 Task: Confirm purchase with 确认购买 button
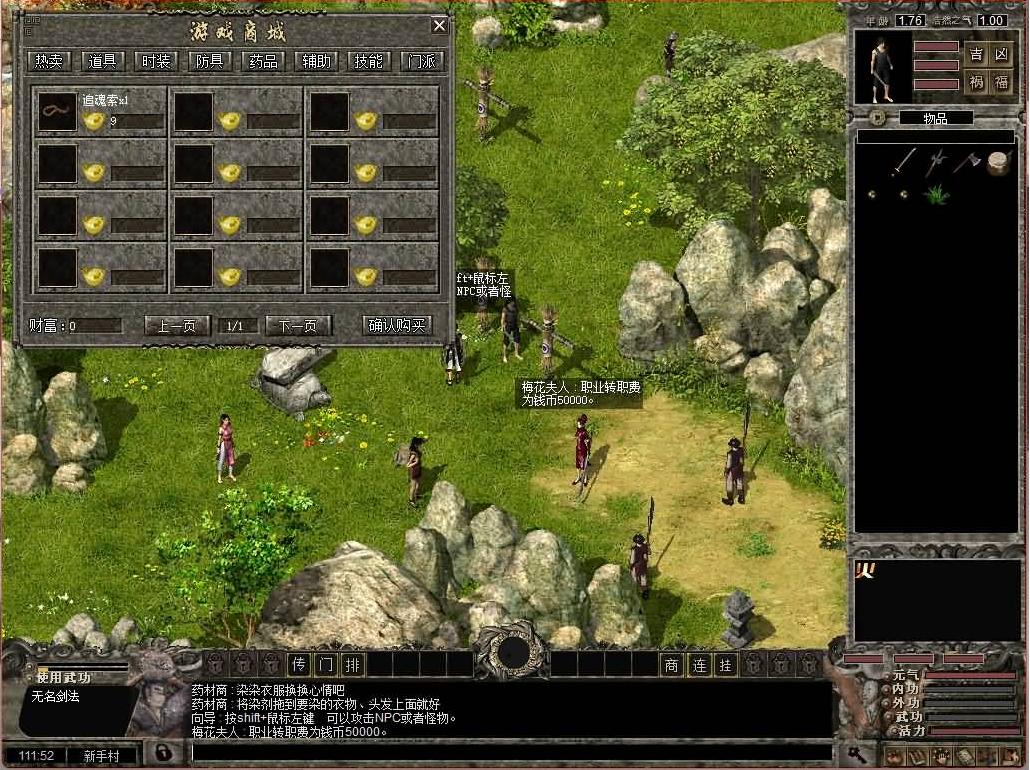click(x=397, y=325)
